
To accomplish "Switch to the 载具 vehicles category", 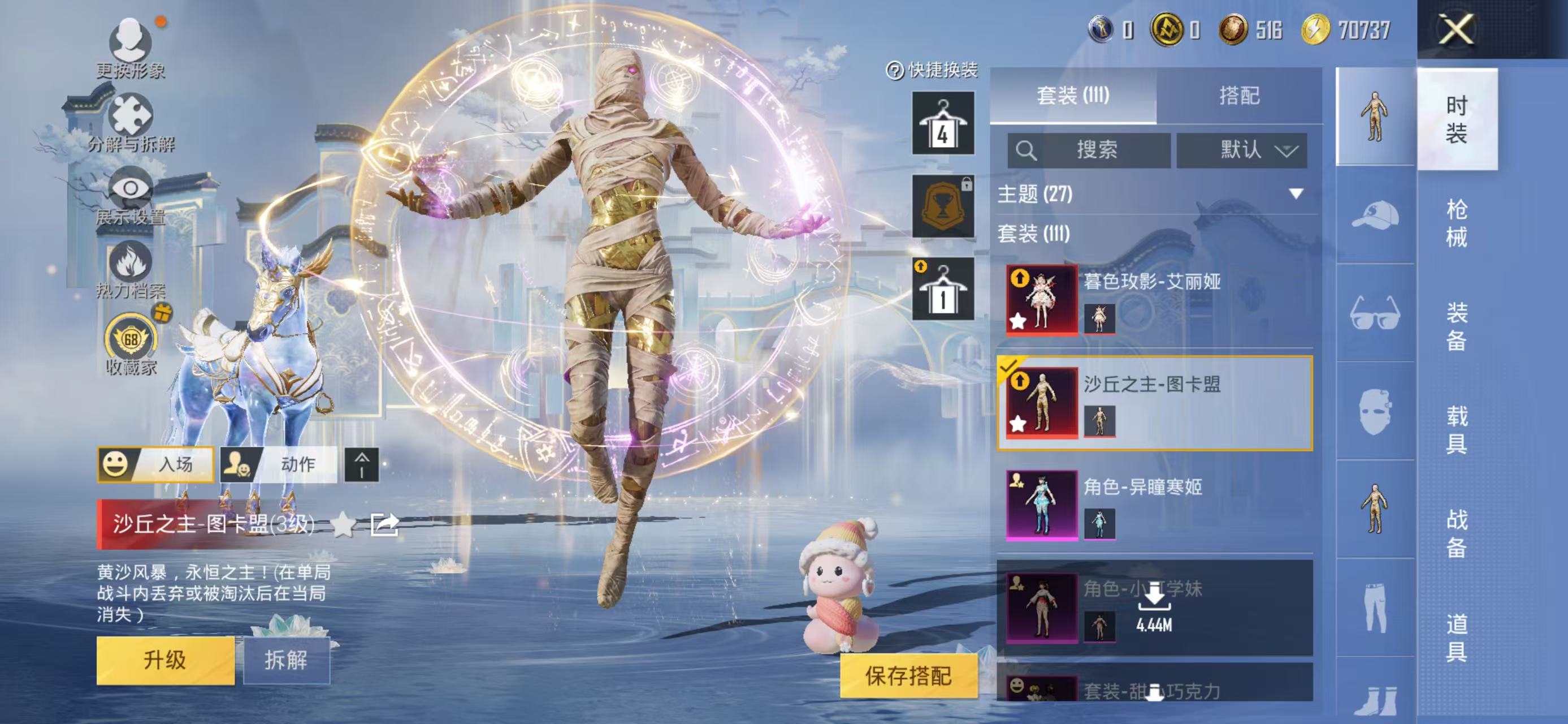I will pos(1456,430).
